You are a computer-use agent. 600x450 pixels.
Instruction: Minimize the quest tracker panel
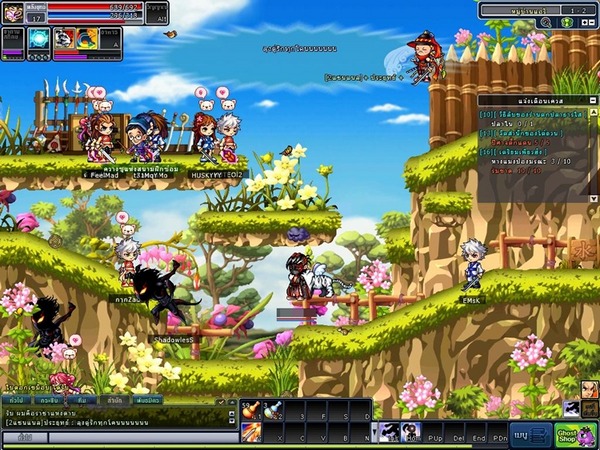tap(592, 100)
